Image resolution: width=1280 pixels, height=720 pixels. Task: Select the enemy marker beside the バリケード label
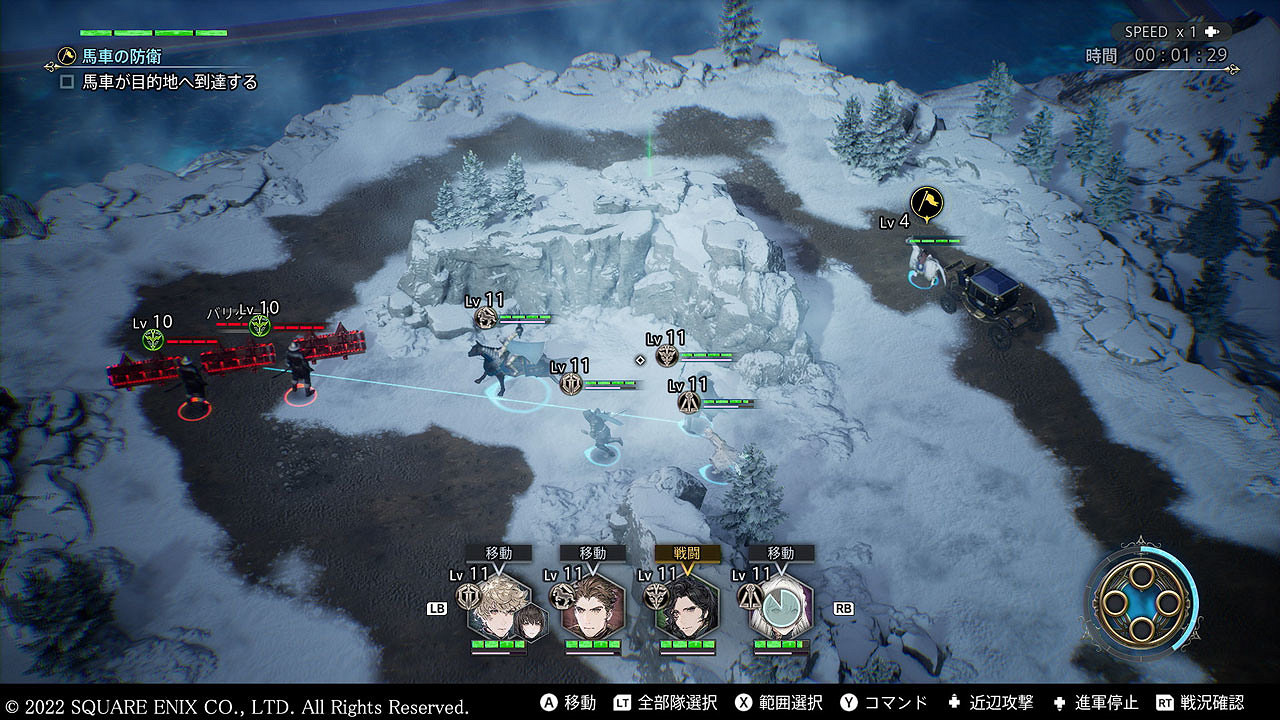pos(260,325)
